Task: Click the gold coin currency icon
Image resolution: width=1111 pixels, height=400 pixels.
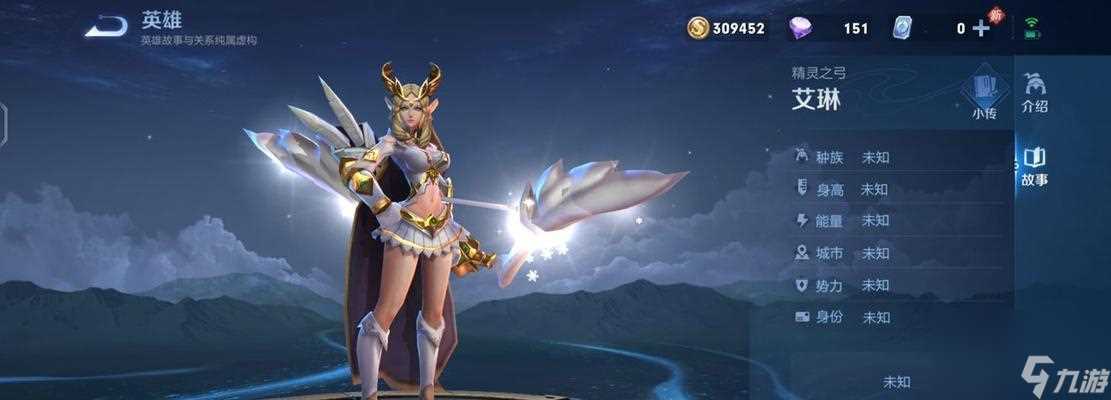Action: [698, 28]
